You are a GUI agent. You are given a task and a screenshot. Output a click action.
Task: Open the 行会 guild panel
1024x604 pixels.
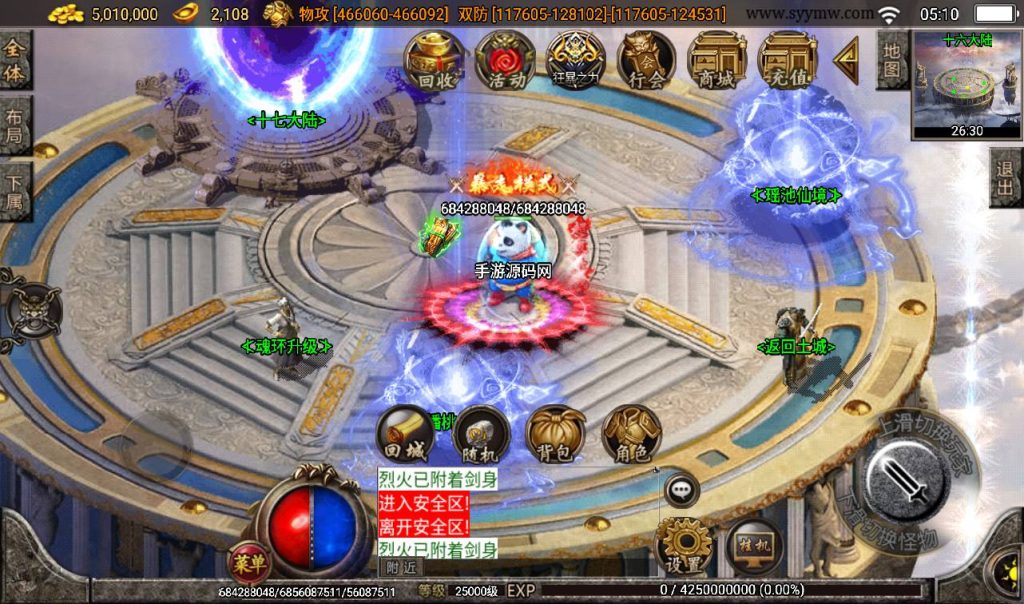[646, 61]
